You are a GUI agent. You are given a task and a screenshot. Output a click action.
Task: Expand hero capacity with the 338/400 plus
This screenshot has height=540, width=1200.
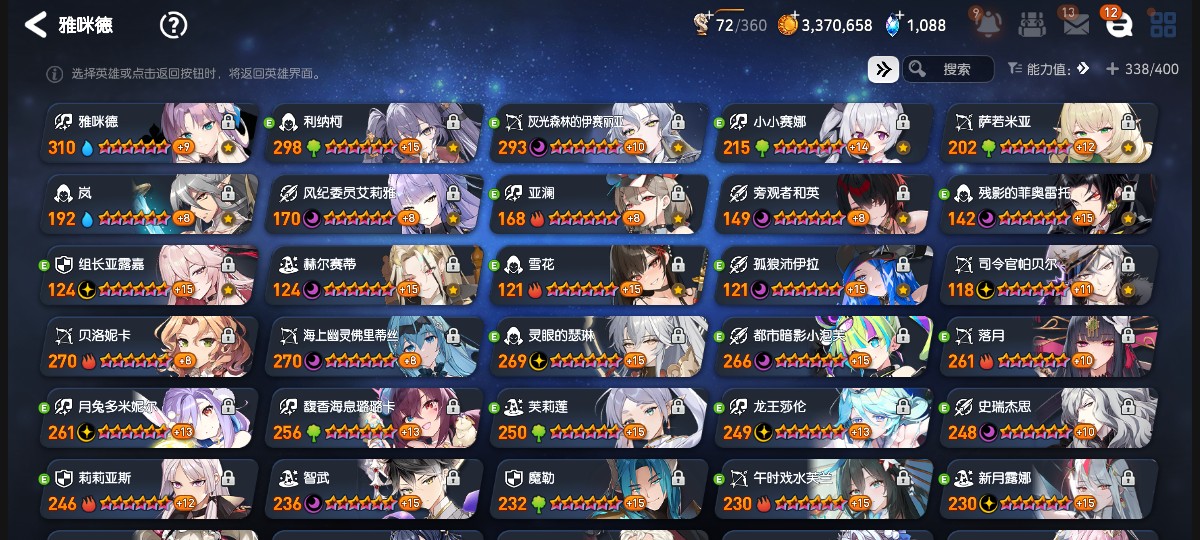coord(1112,69)
